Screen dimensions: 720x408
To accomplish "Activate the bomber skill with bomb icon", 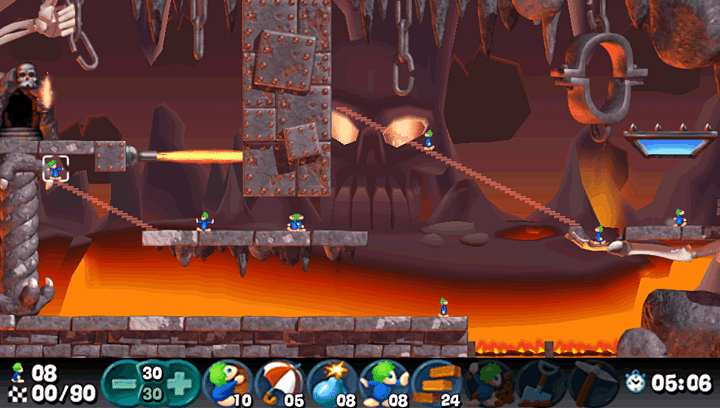I will point(331,381).
